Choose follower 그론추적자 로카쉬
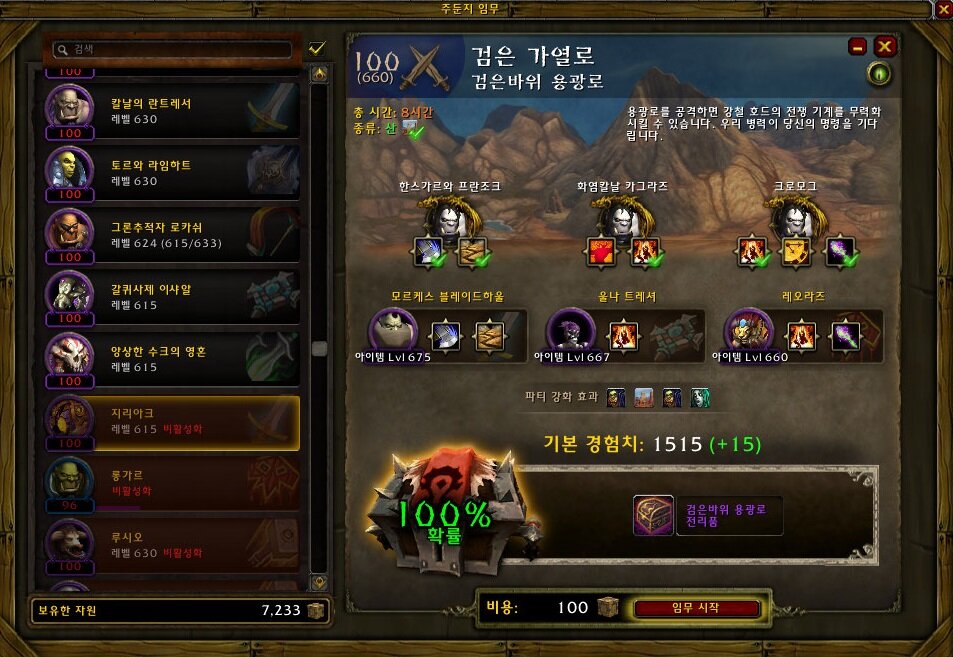Screen dimensions: 953x657 pos(172,236)
